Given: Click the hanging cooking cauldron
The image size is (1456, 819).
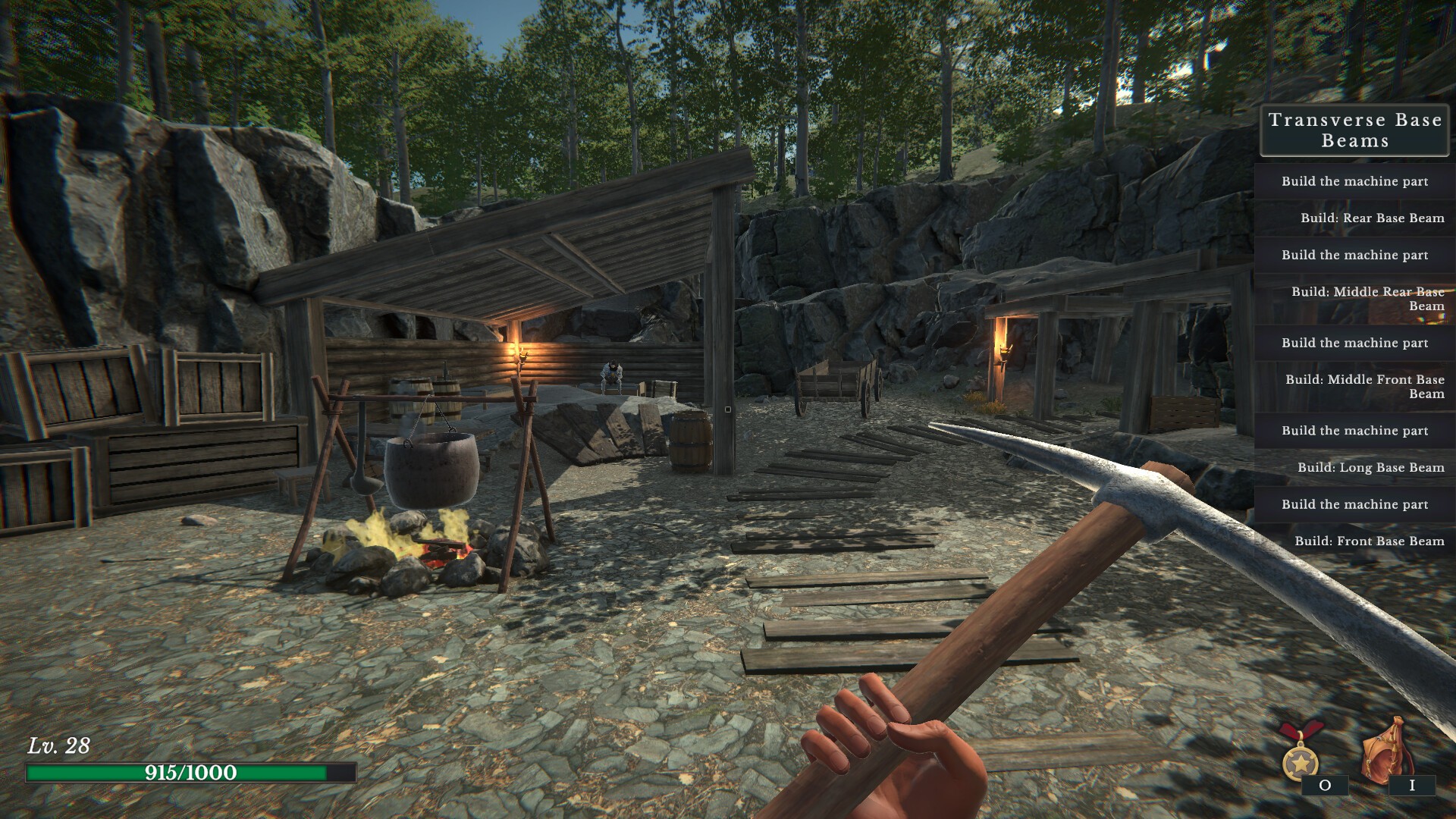Looking at the screenshot, I should pos(431,470).
